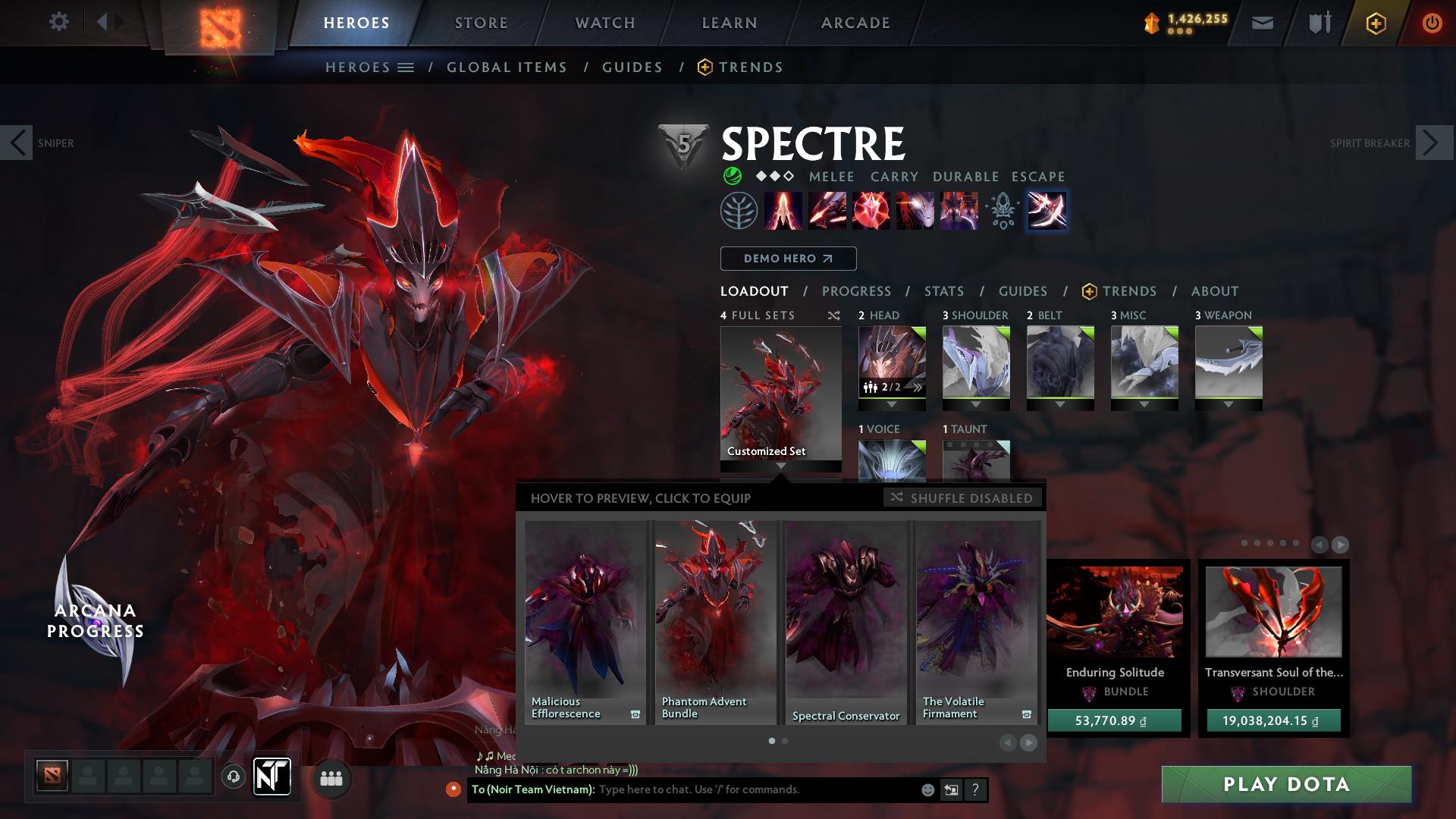Click the Shuffle Disabled toggle
1456x819 pixels.
[x=962, y=498]
